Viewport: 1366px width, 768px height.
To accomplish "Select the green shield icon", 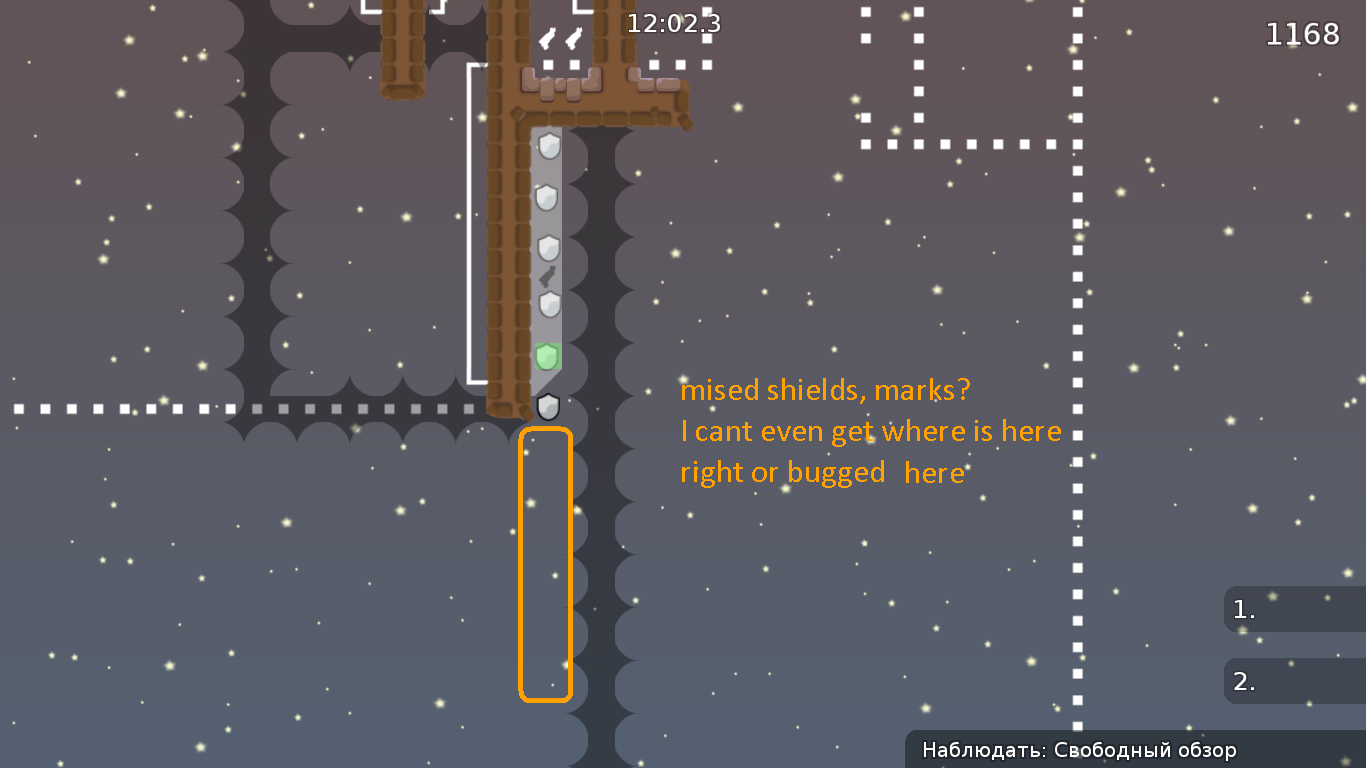I will [547, 355].
